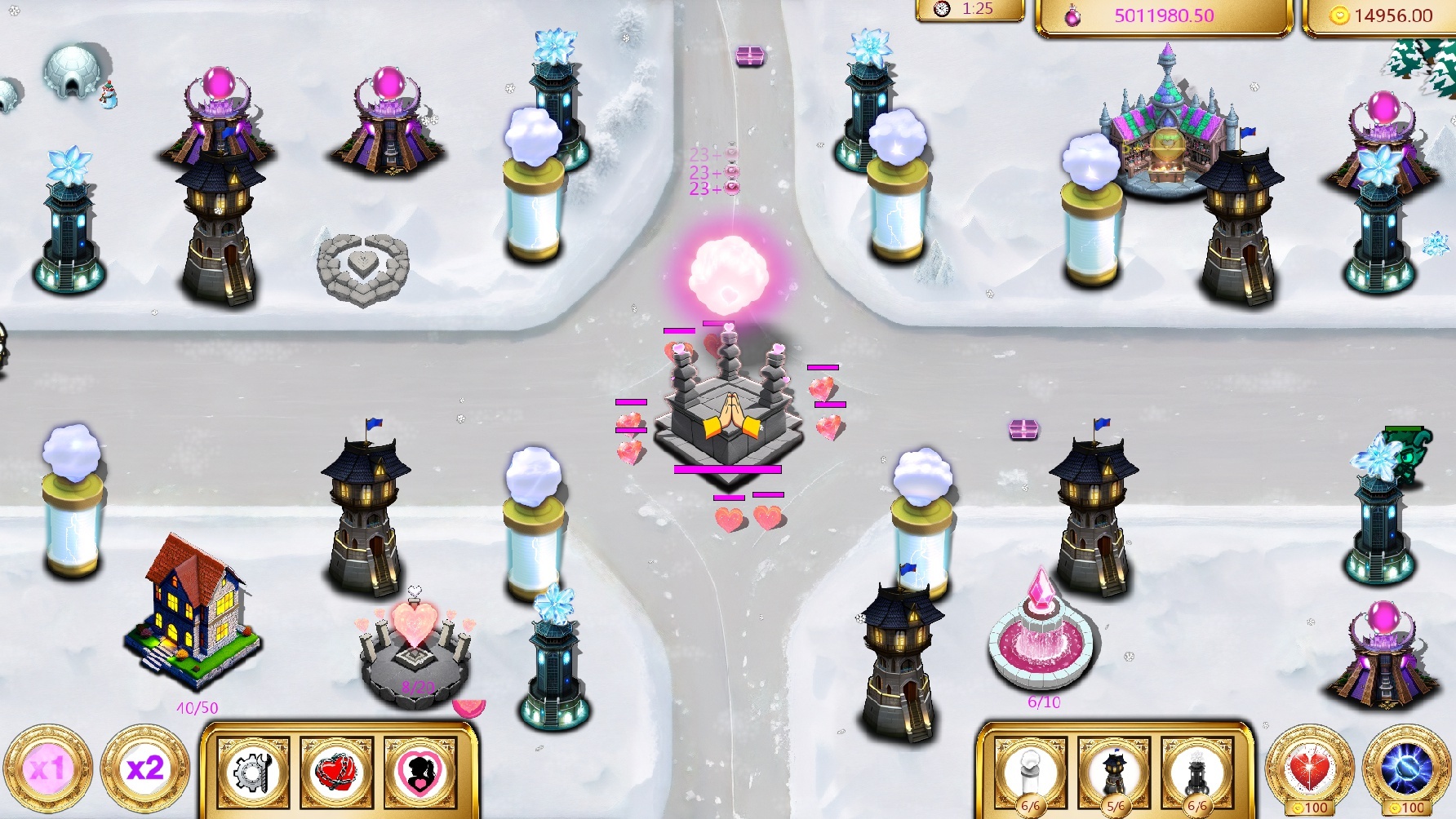Select the gear and wrench repair icon
Screen dimensions: 1456x819
pyautogui.click(x=252, y=773)
